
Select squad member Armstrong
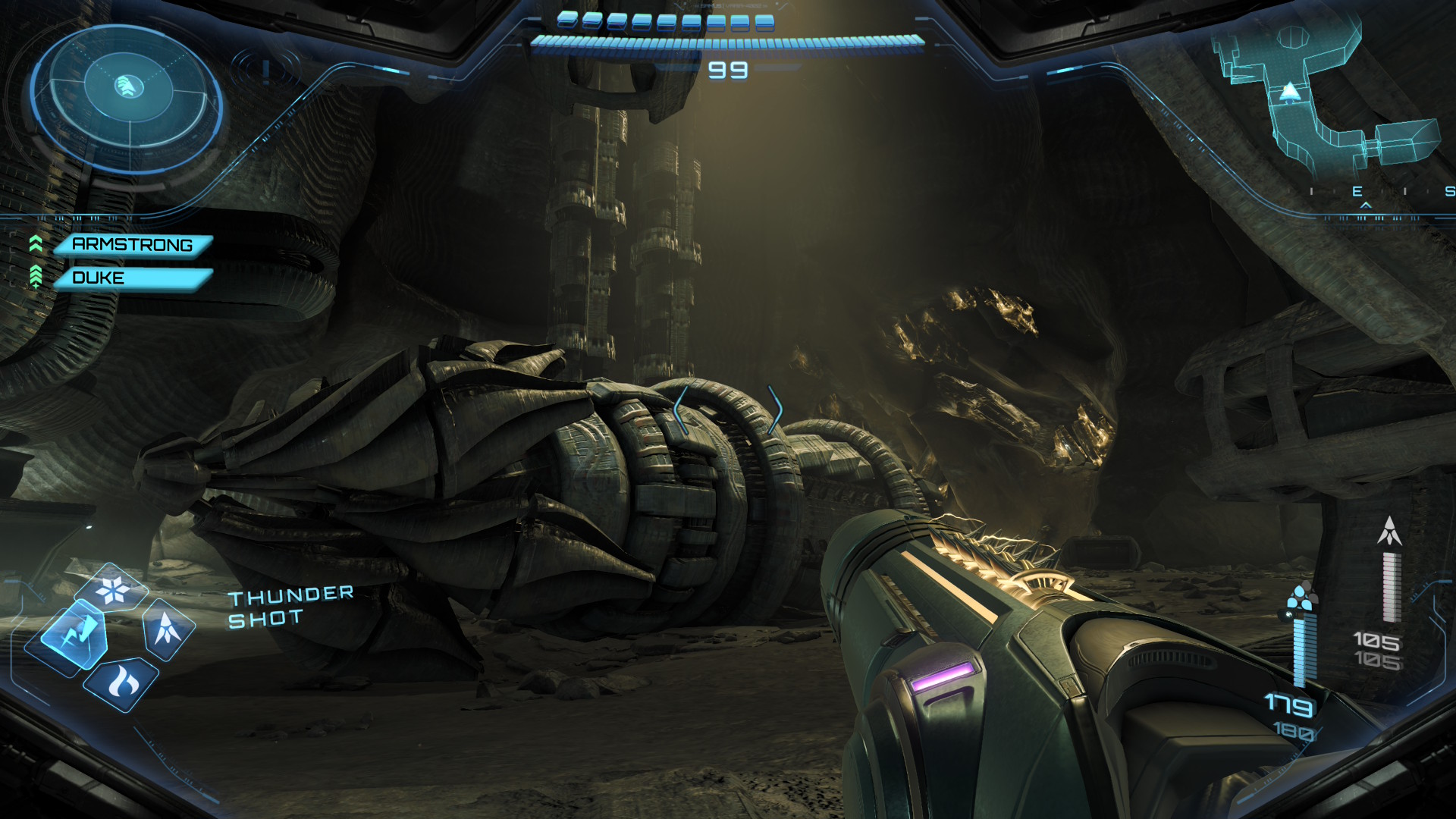coord(132,245)
